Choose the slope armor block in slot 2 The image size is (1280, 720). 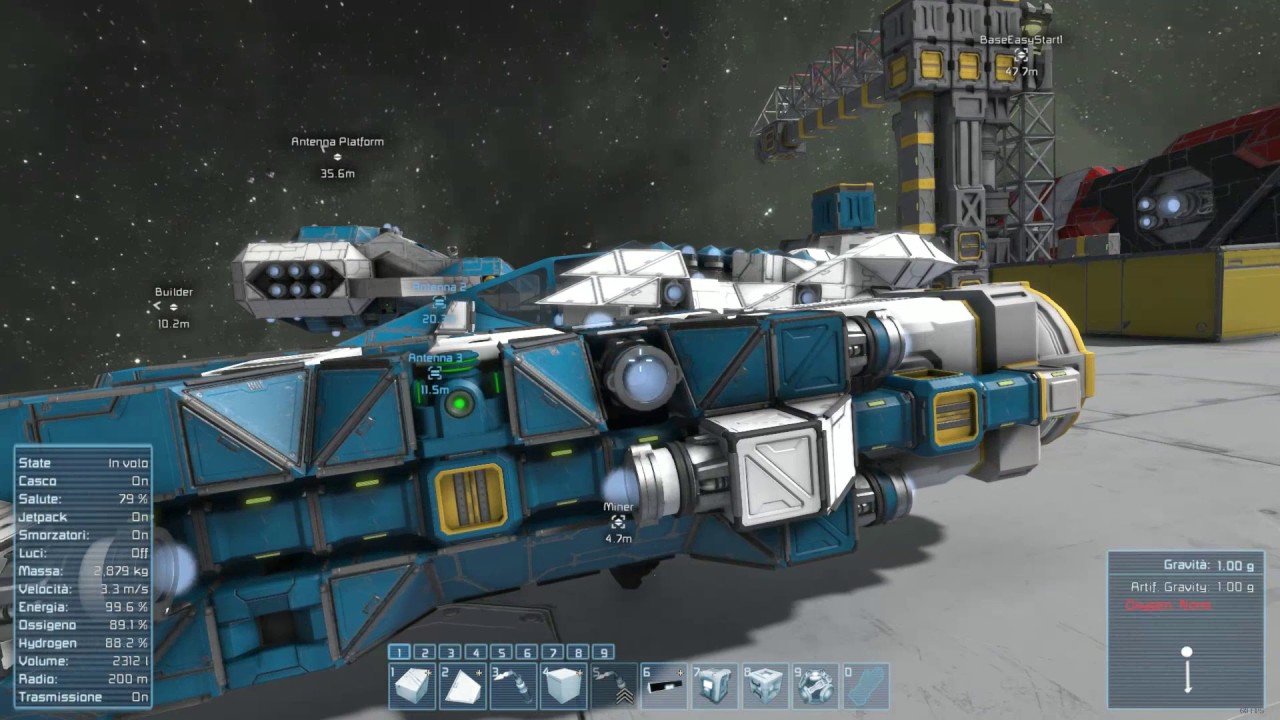coord(463,686)
